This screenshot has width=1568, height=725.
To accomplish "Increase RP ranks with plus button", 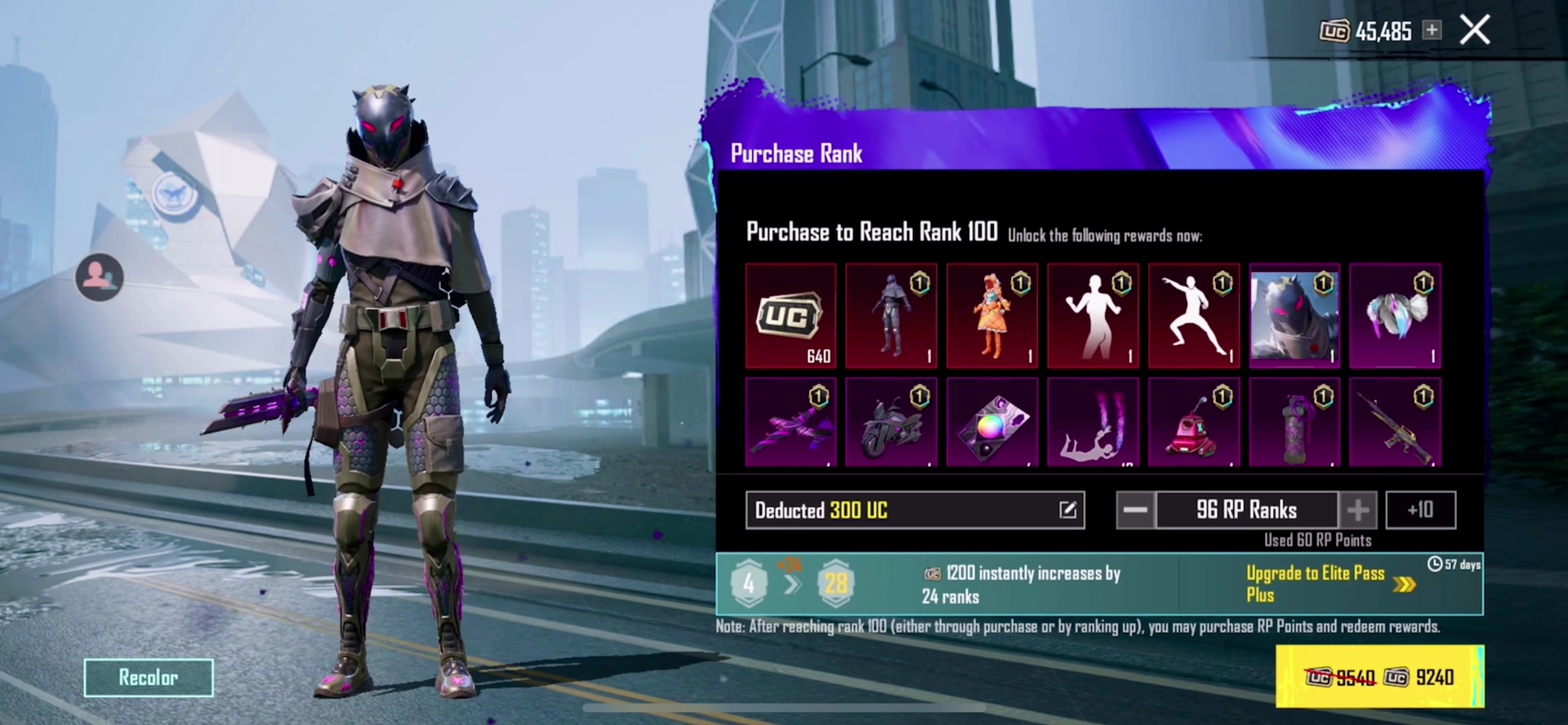I will 1358,510.
